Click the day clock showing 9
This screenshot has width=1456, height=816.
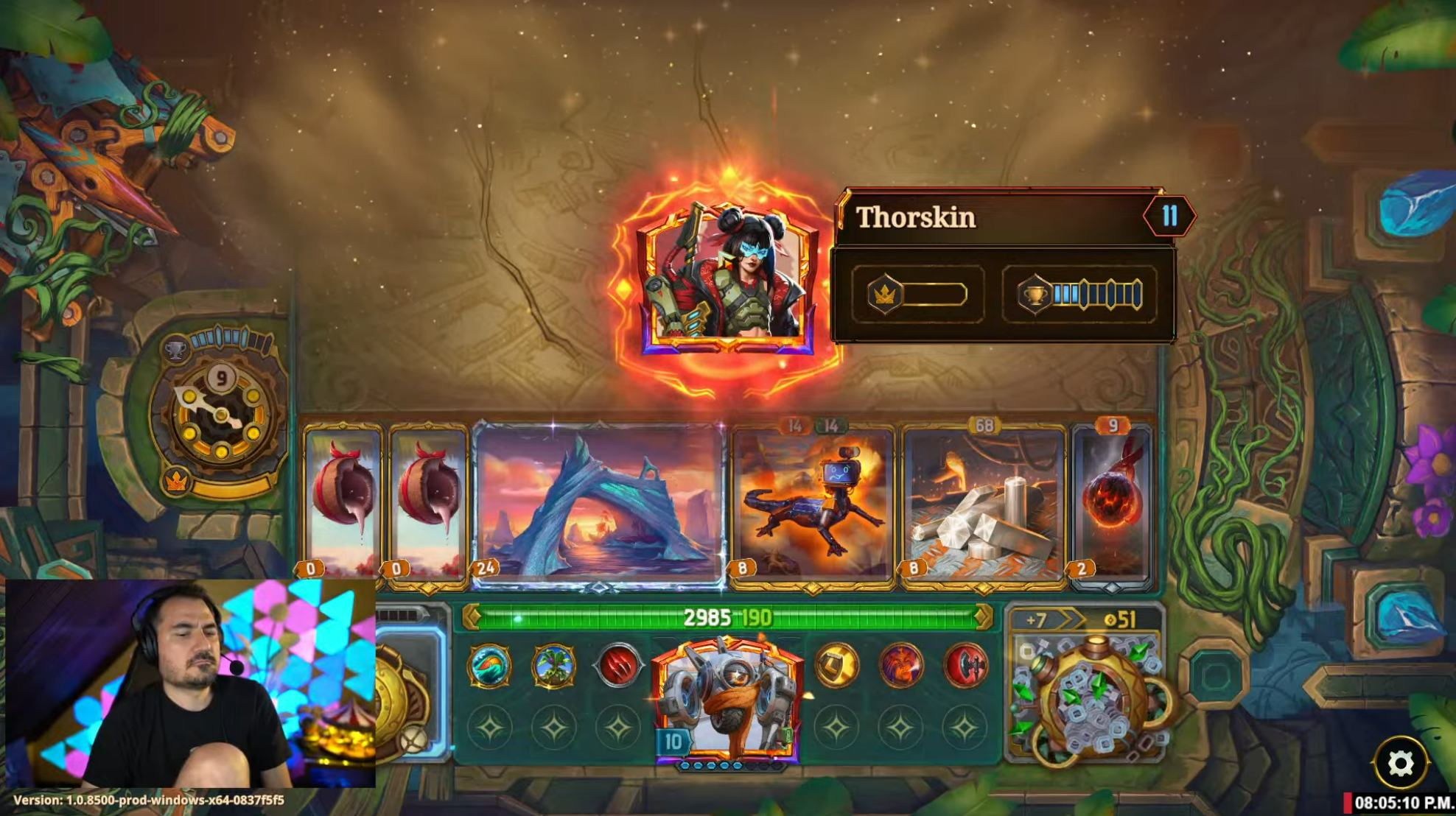point(220,414)
